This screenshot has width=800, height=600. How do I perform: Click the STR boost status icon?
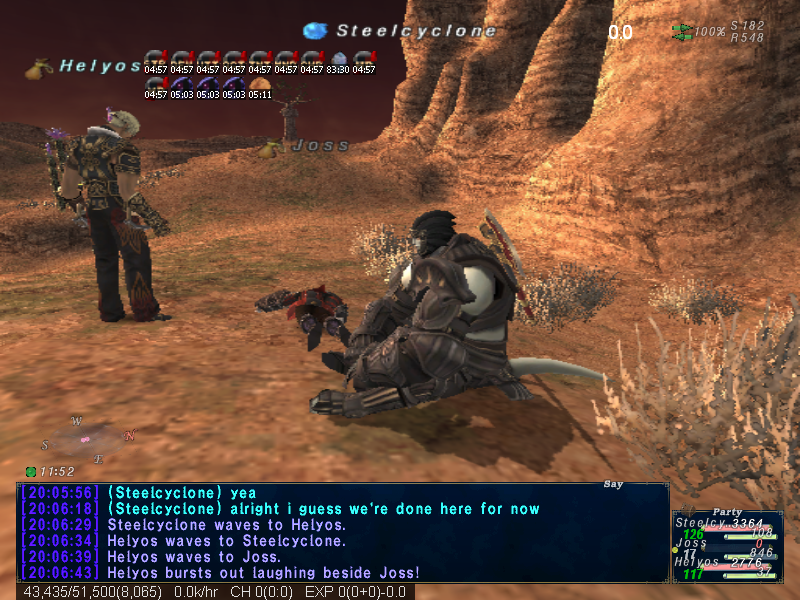tap(155, 57)
